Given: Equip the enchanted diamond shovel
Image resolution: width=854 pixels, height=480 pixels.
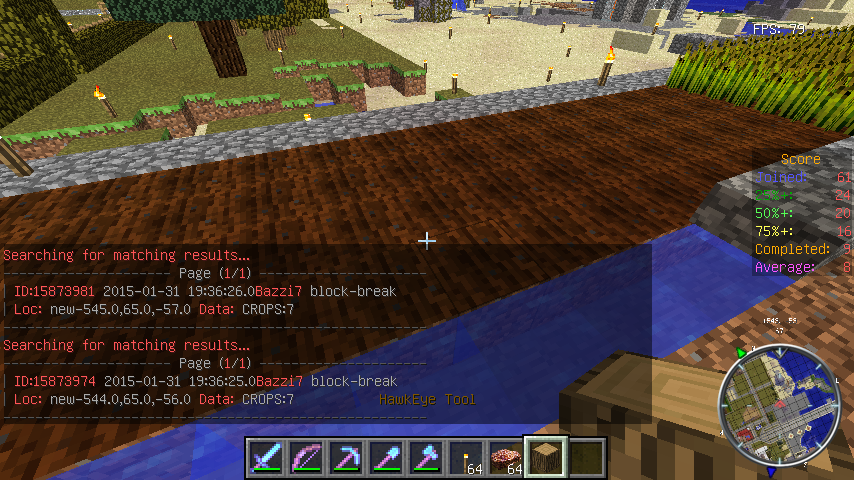Looking at the screenshot, I should click(385, 457).
